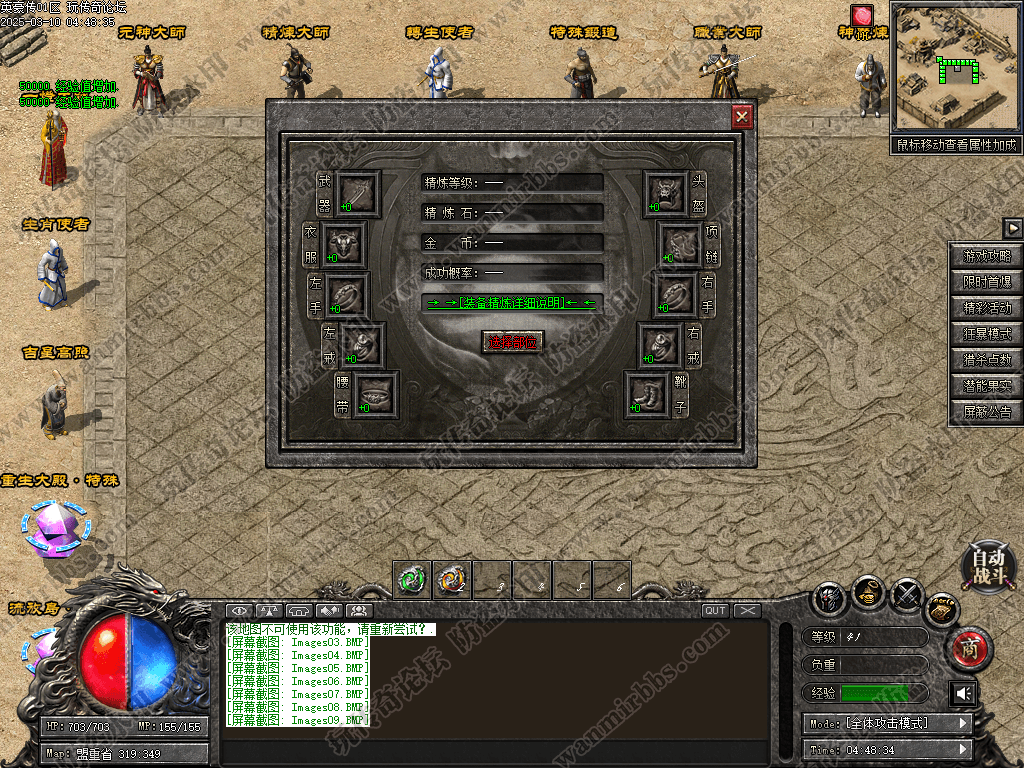The width and height of the screenshot is (1024, 768).
Task: Click the minimap in the corner
Action: (955, 67)
